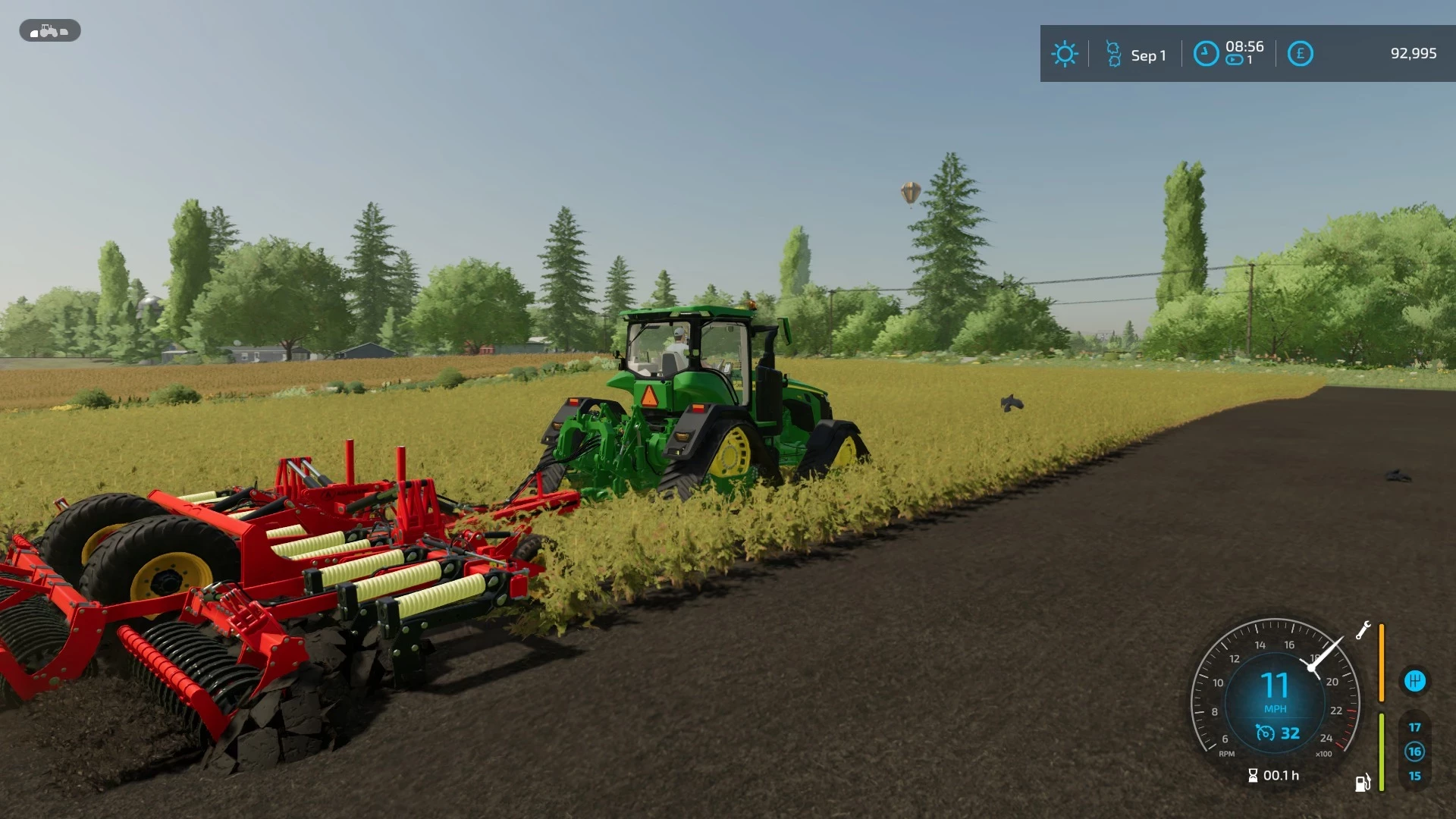This screenshot has height=819, width=1456.
Task: Open the gear selector showing gear 16
Action: tap(1414, 752)
